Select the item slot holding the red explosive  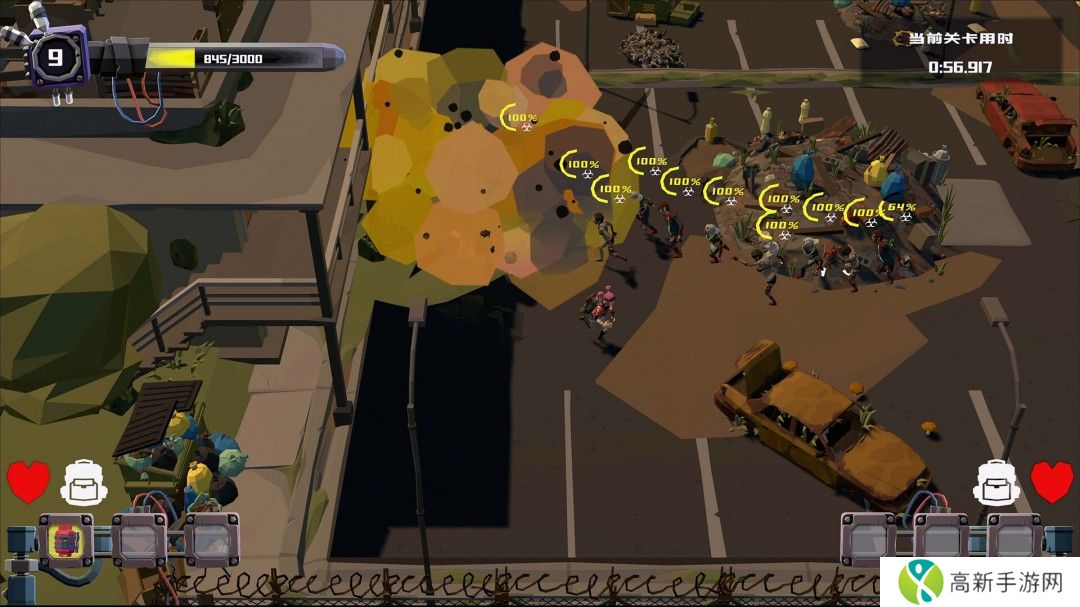[66, 540]
